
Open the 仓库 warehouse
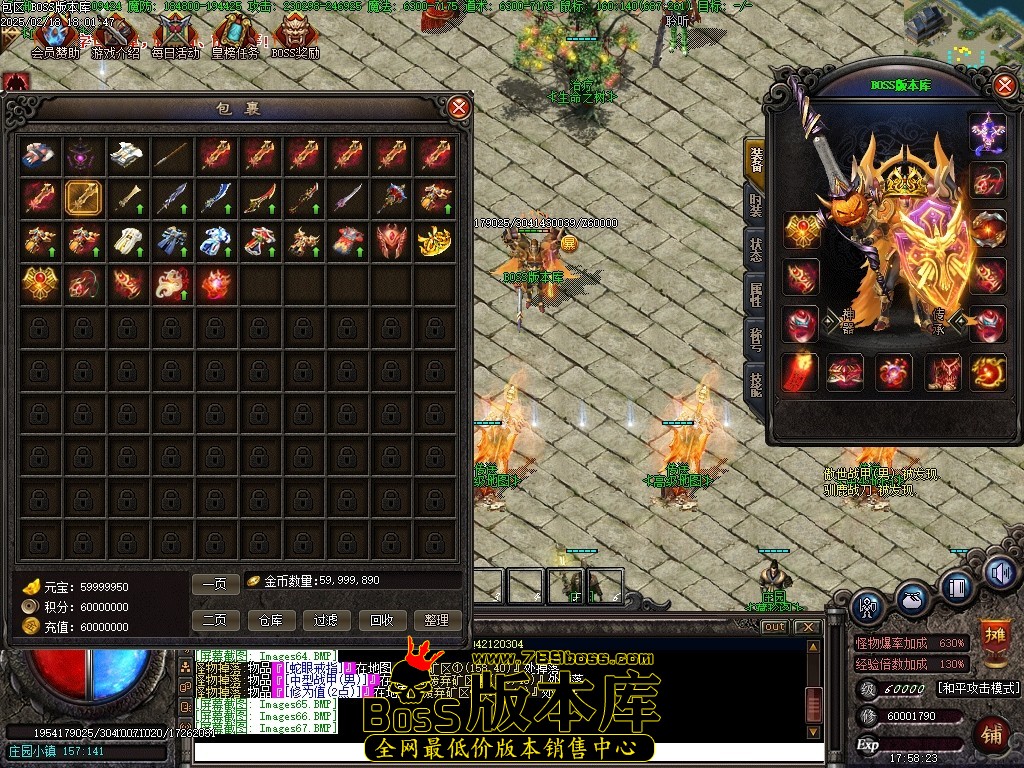(272, 620)
